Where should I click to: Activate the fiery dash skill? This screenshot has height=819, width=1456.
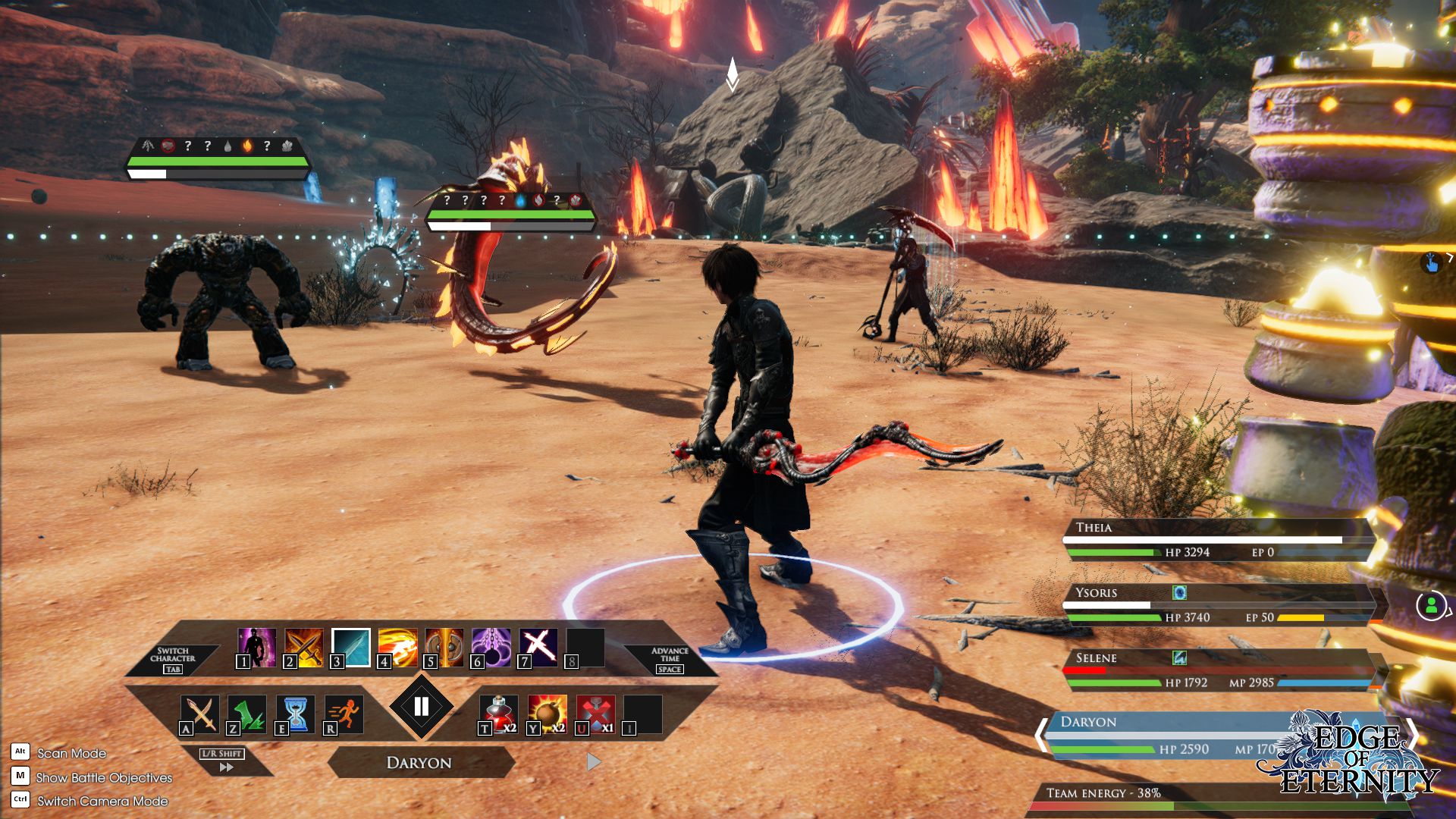[398, 647]
